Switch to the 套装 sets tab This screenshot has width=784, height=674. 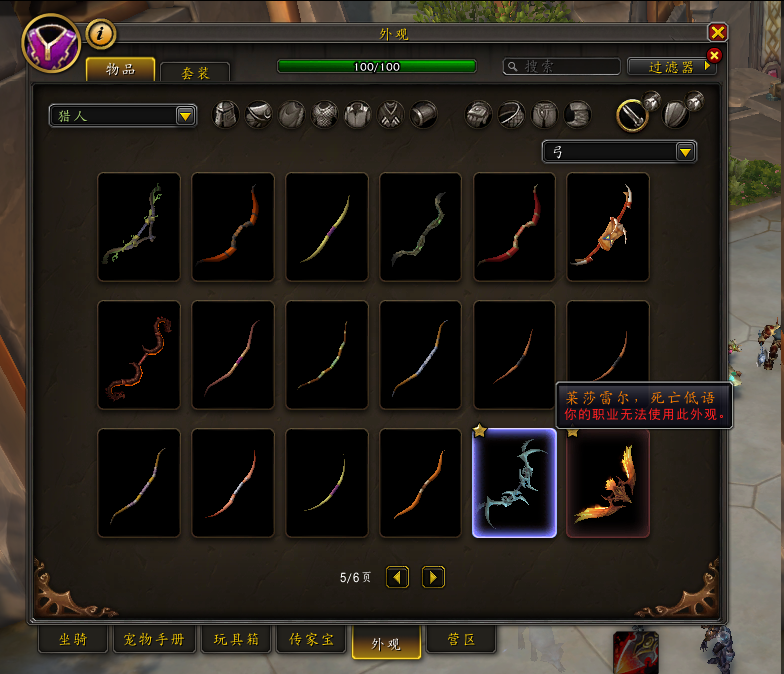click(194, 73)
